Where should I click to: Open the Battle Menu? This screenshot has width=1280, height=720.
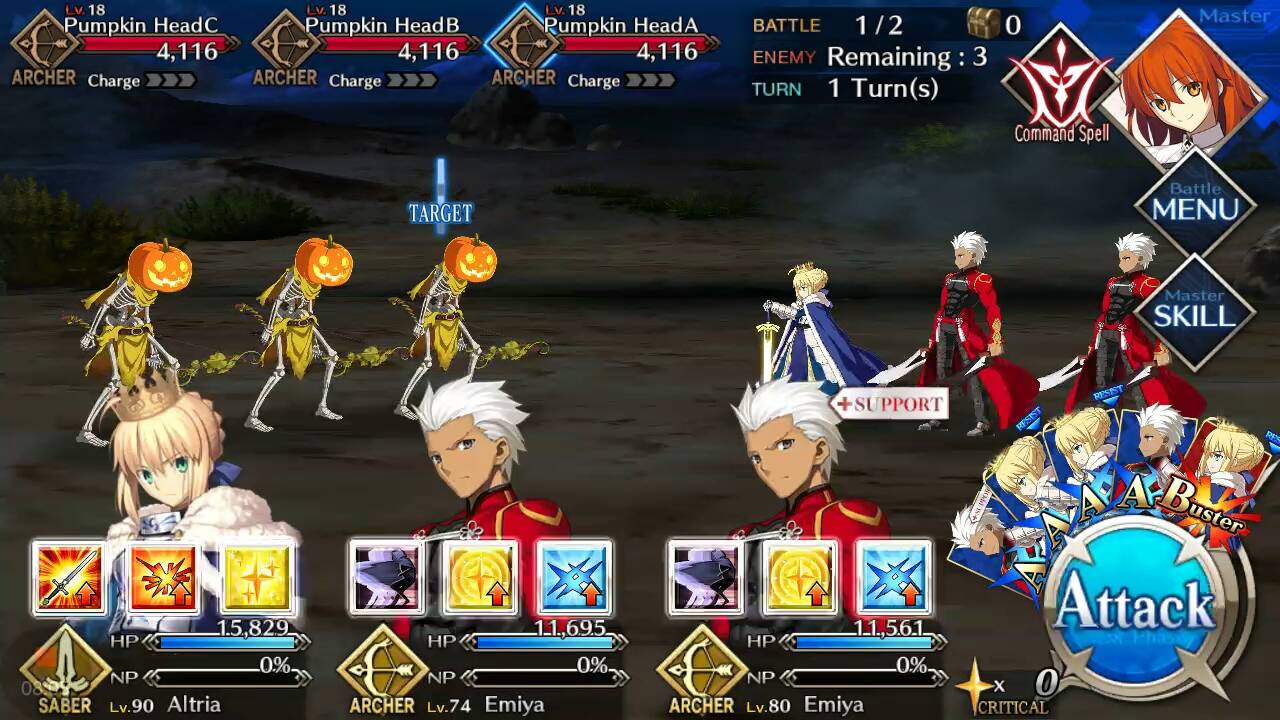point(1195,204)
